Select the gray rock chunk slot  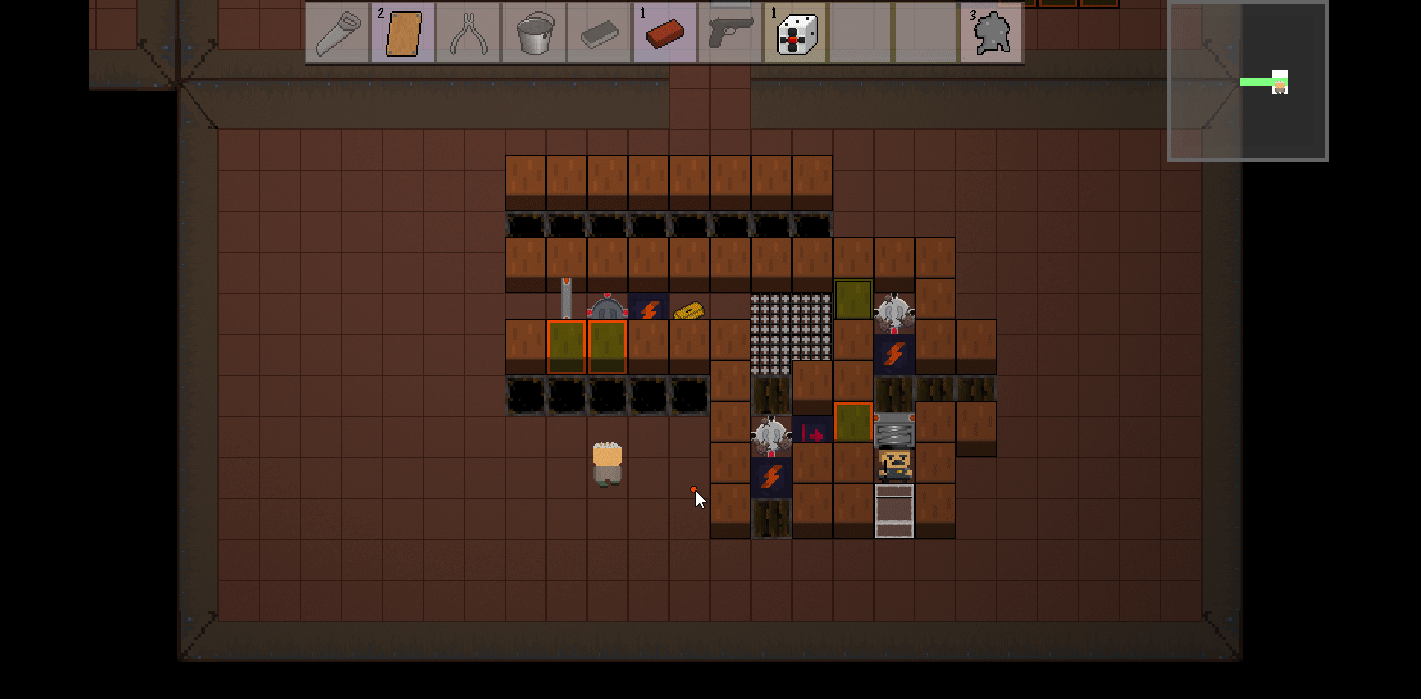(x=990, y=34)
